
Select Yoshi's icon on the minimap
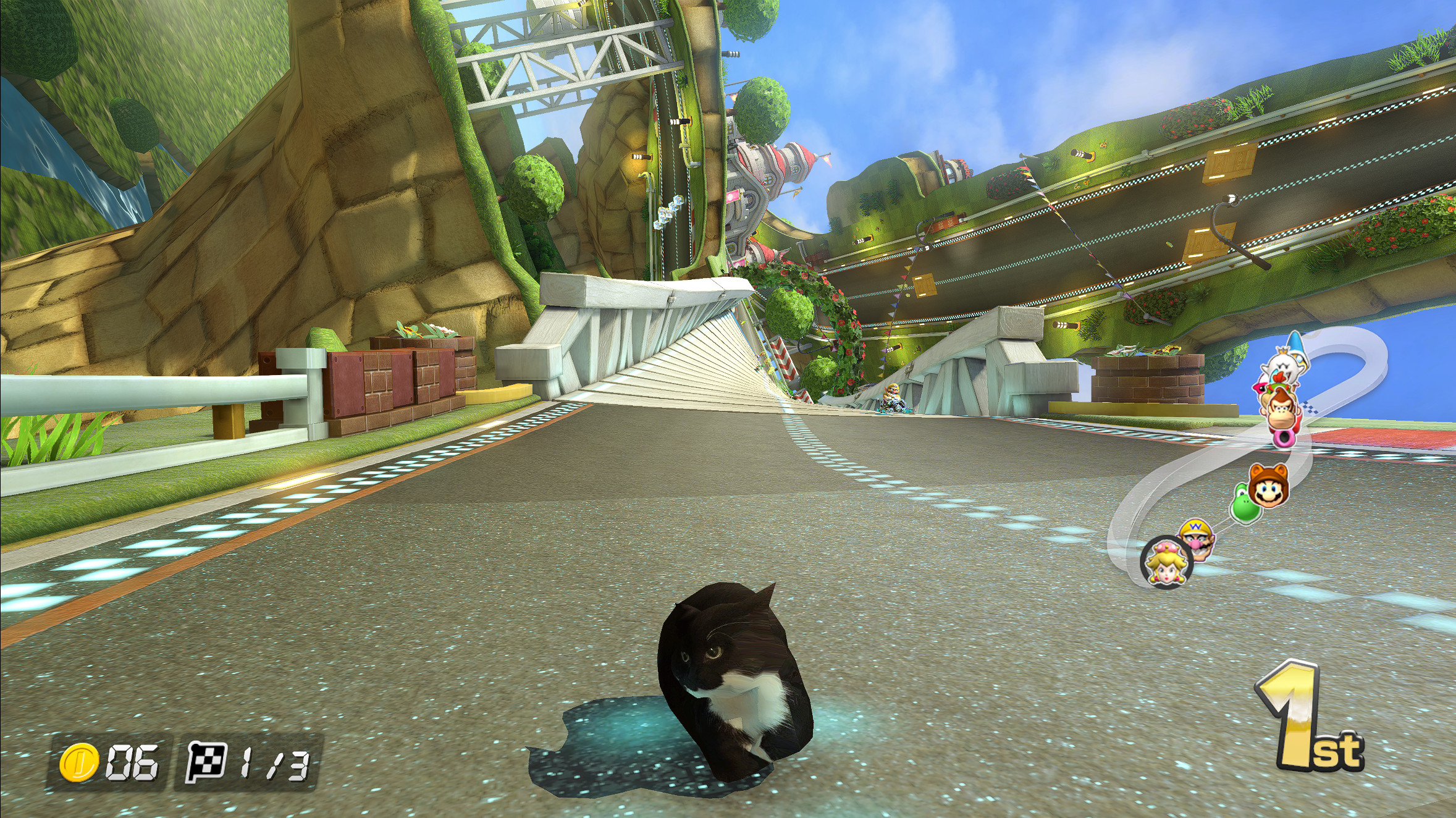(x=1245, y=507)
